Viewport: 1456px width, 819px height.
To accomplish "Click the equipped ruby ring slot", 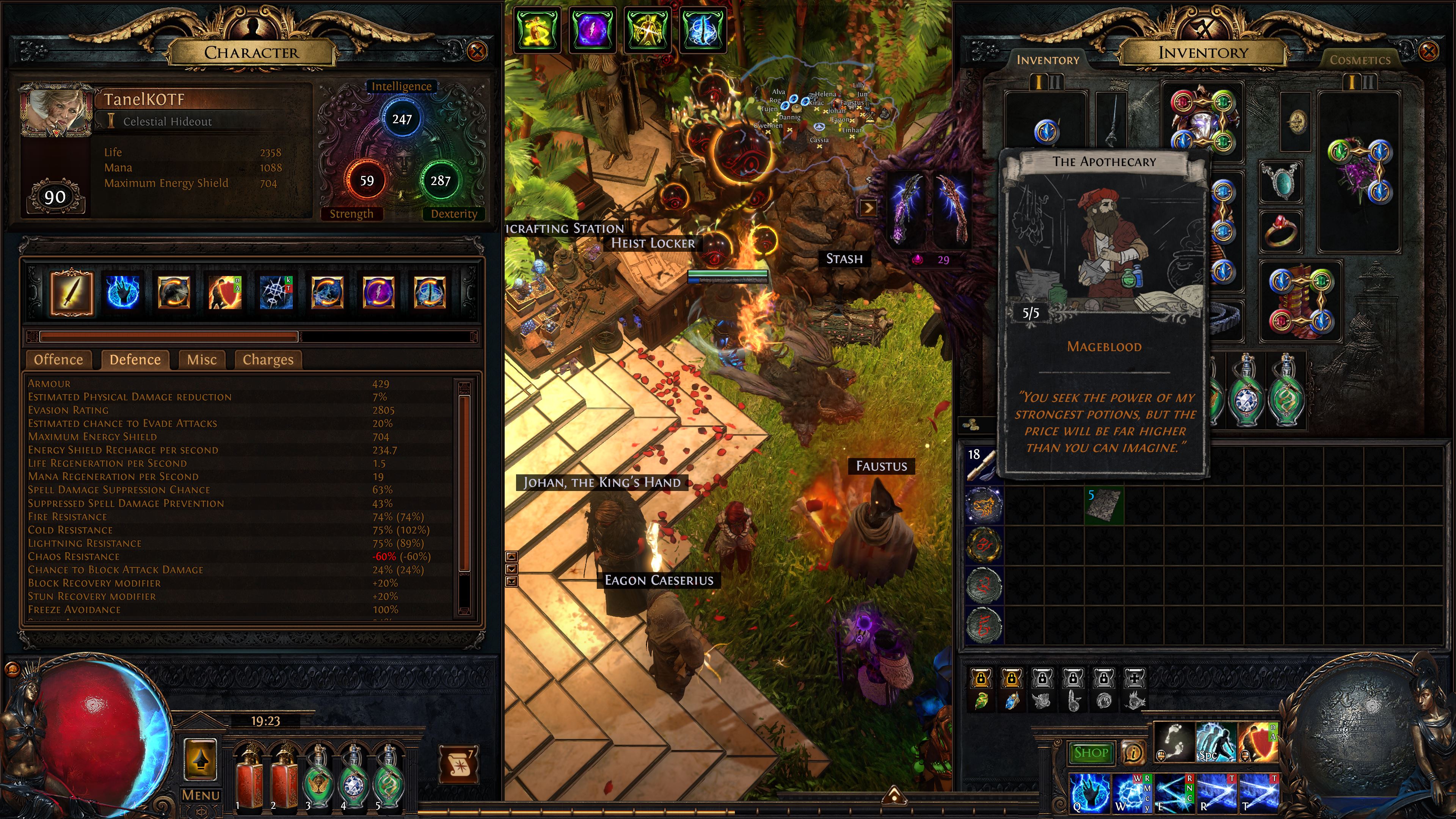I will click(1280, 231).
